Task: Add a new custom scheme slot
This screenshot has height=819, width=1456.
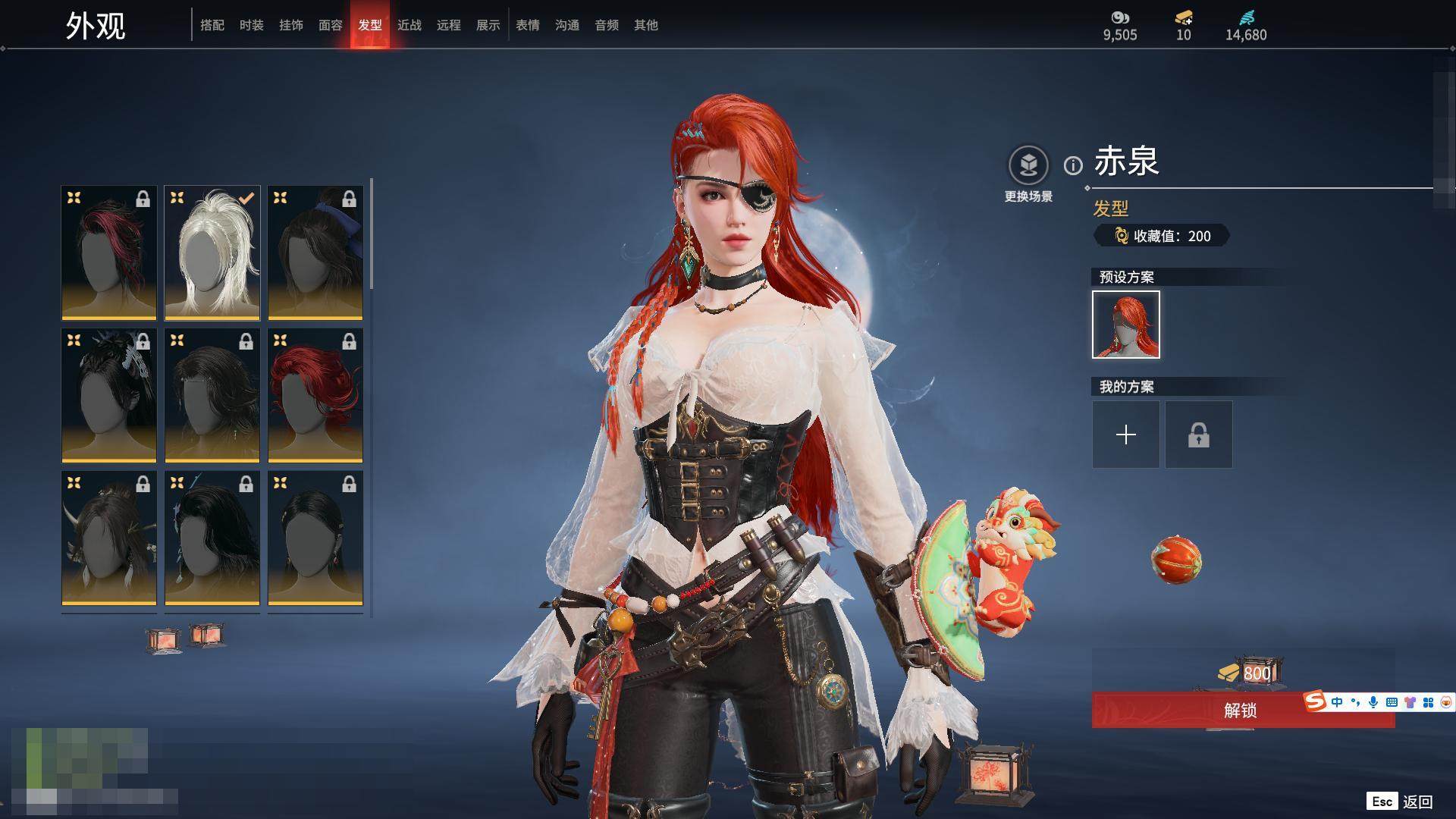Action: (x=1126, y=435)
